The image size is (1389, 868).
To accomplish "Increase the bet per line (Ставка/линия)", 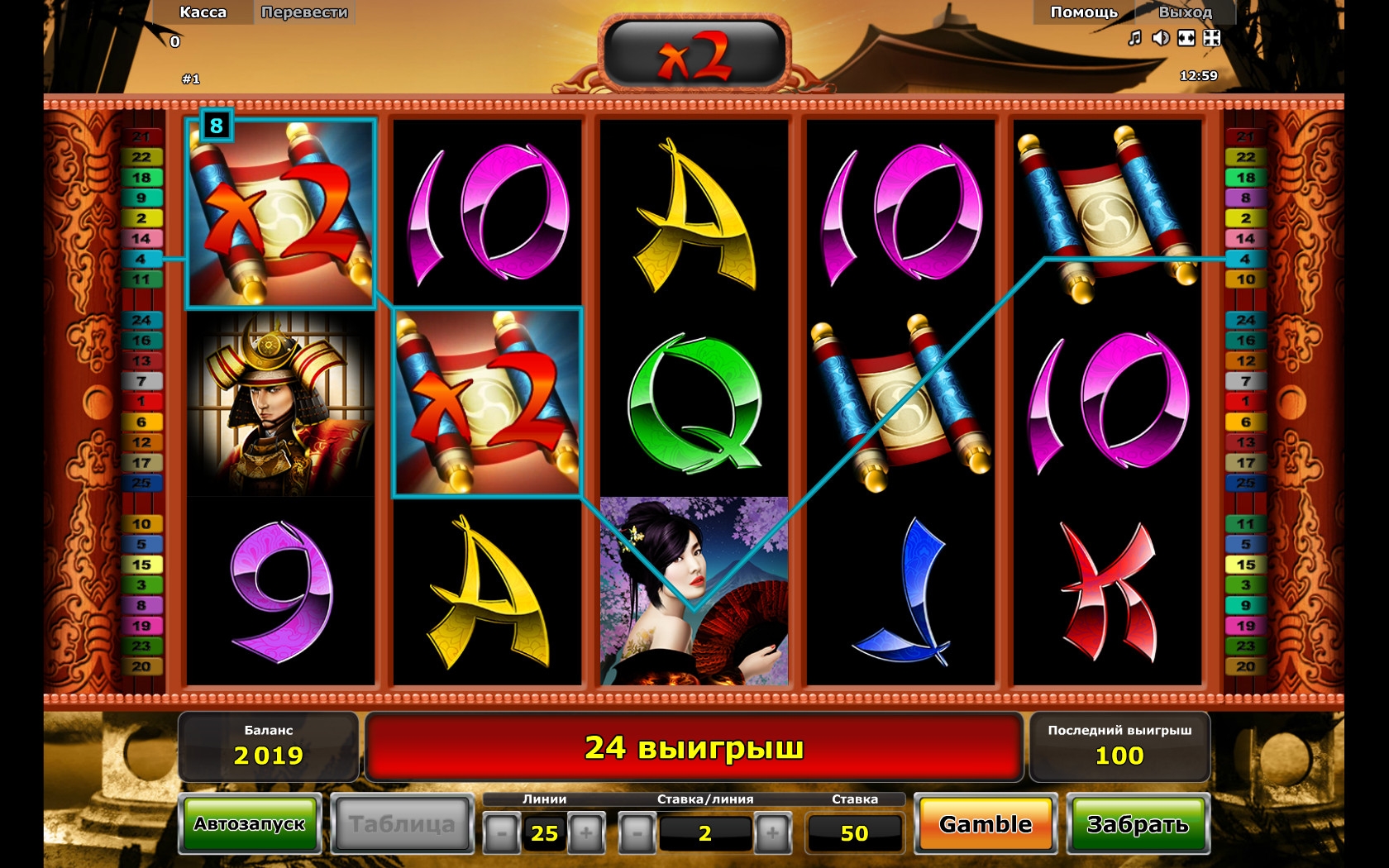I will [772, 833].
